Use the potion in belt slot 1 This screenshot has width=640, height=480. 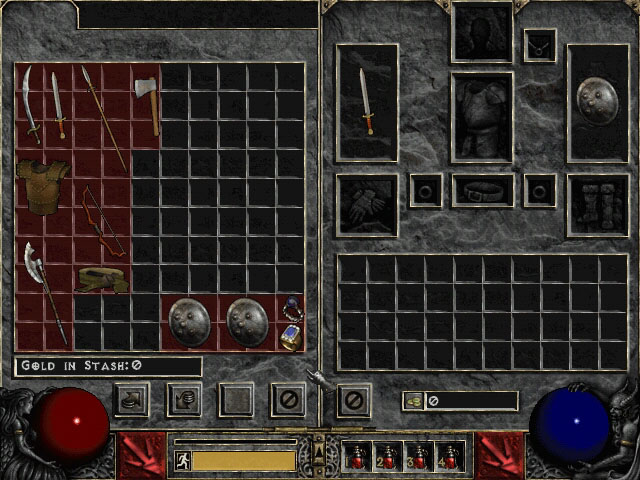click(x=357, y=457)
